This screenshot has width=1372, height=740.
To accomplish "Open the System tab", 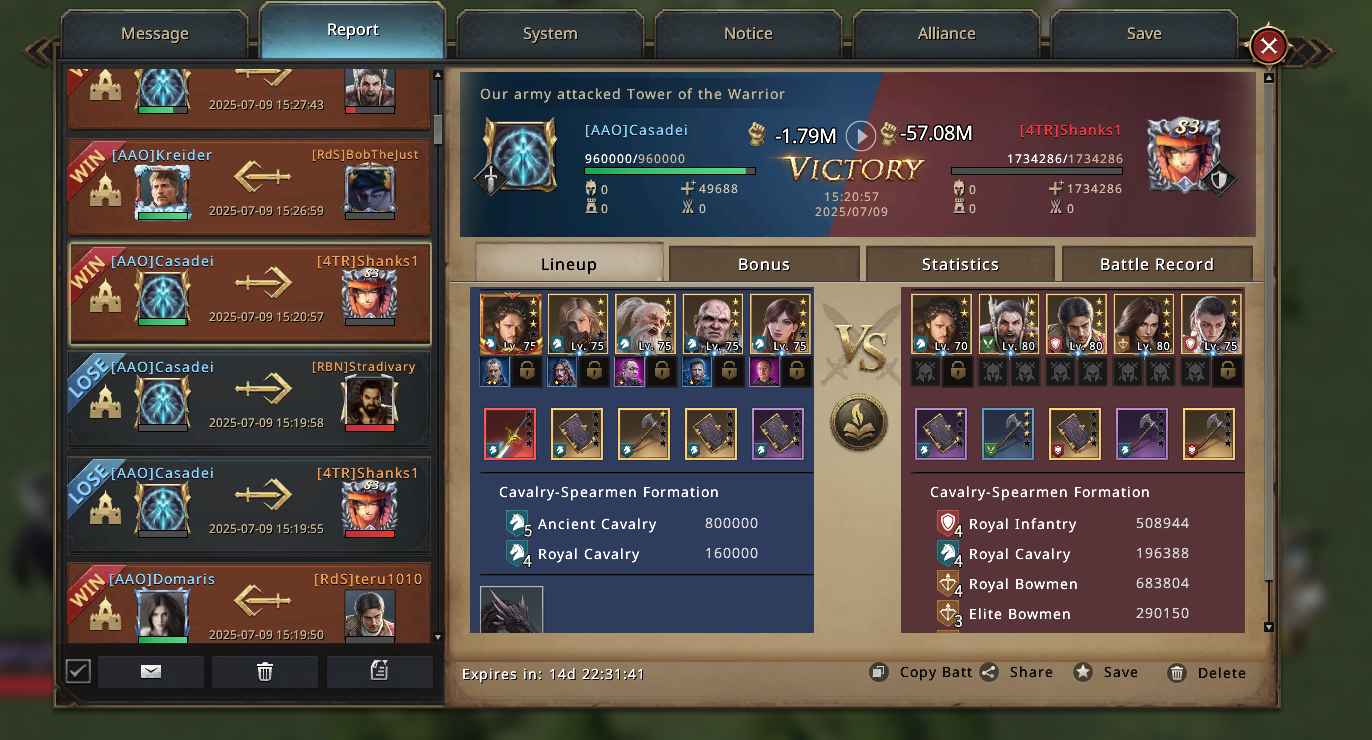I will coord(550,34).
